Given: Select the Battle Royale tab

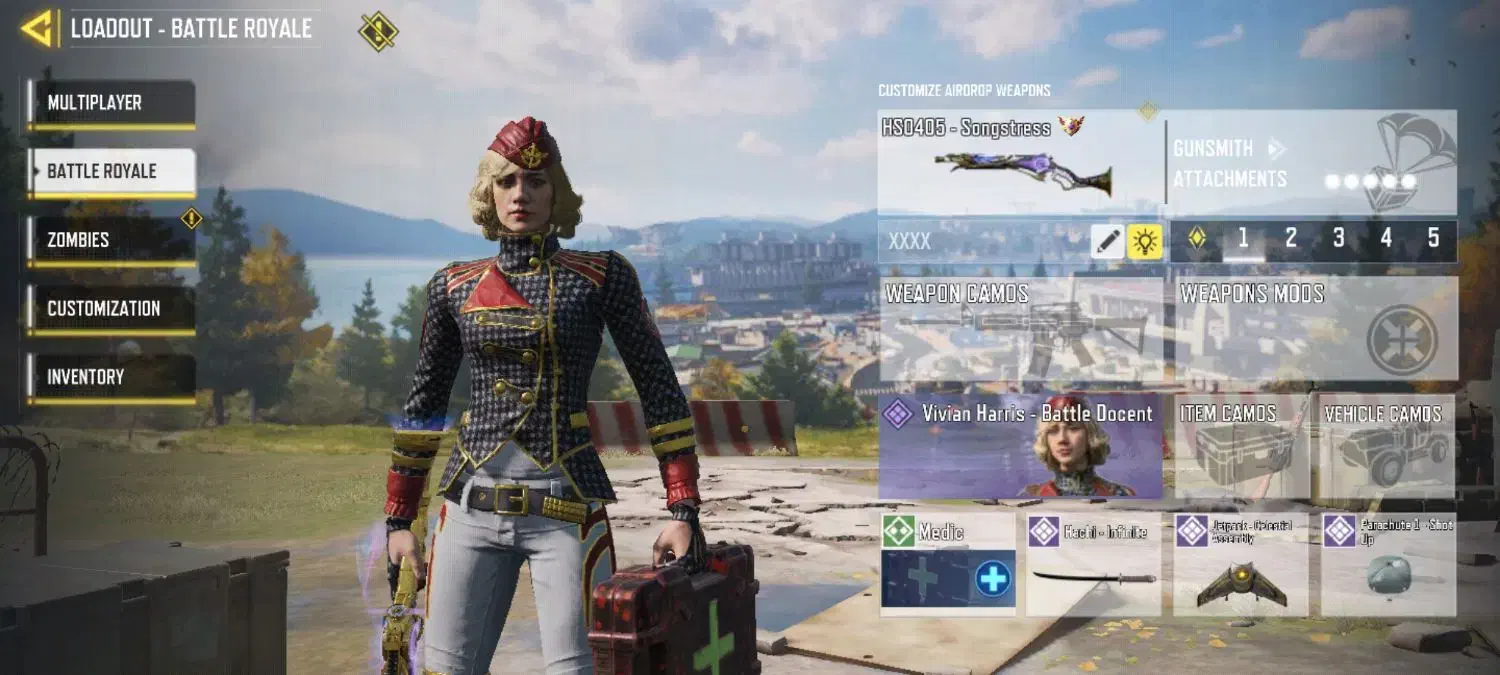Looking at the screenshot, I should click(111, 171).
